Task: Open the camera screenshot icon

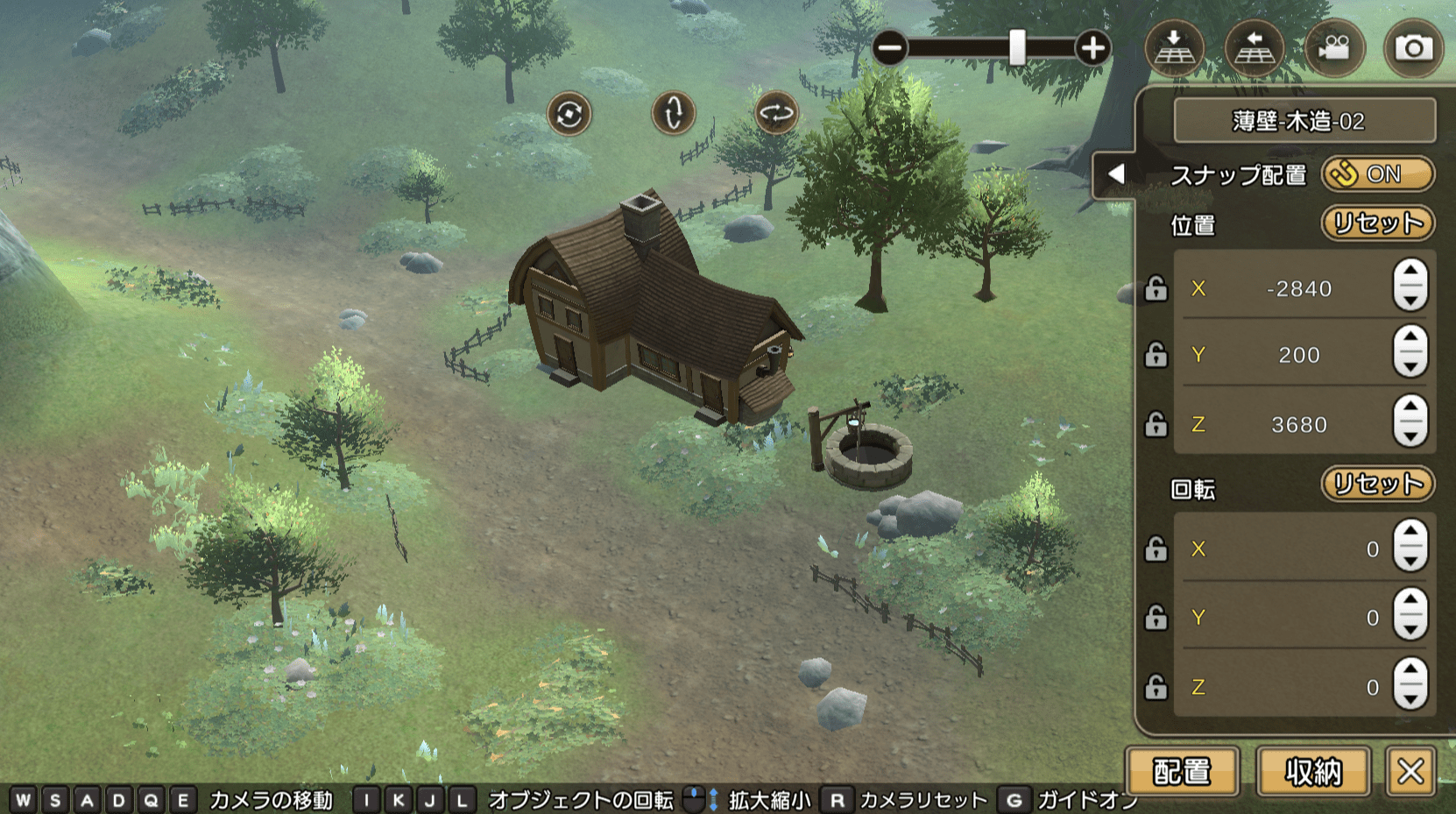Action: 1413,48
